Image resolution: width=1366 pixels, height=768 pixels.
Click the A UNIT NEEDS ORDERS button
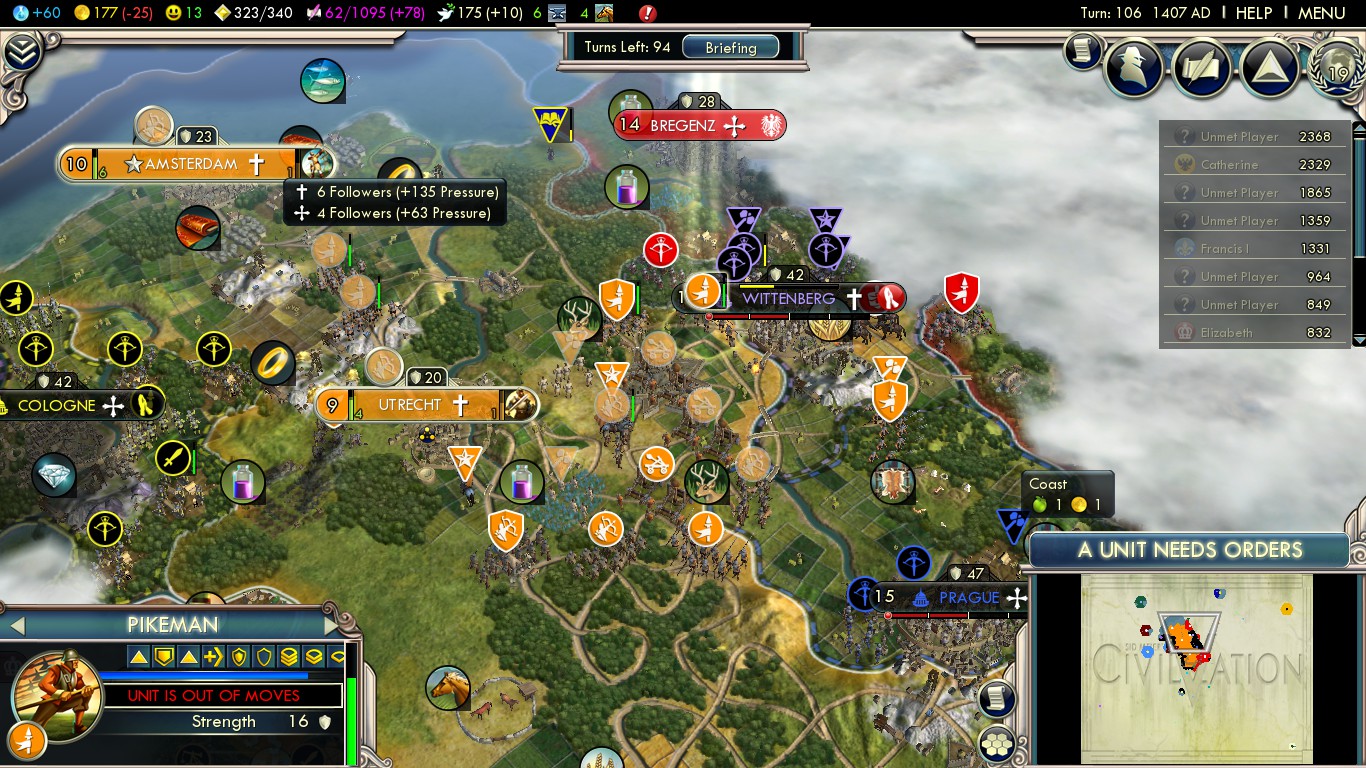click(x=1189, y=550)
